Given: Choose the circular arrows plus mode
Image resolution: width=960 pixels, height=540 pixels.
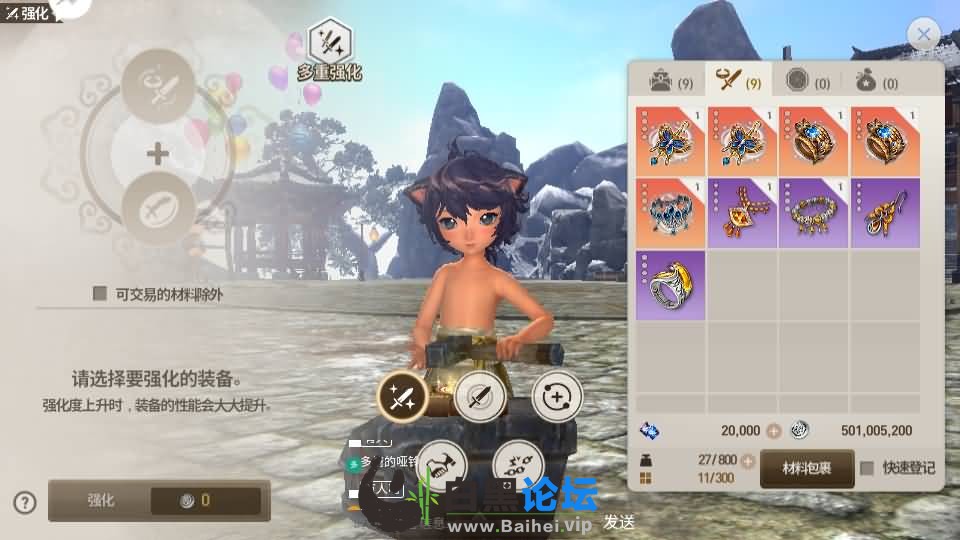Looking at the screenshot, I should [x=557, y=398].
